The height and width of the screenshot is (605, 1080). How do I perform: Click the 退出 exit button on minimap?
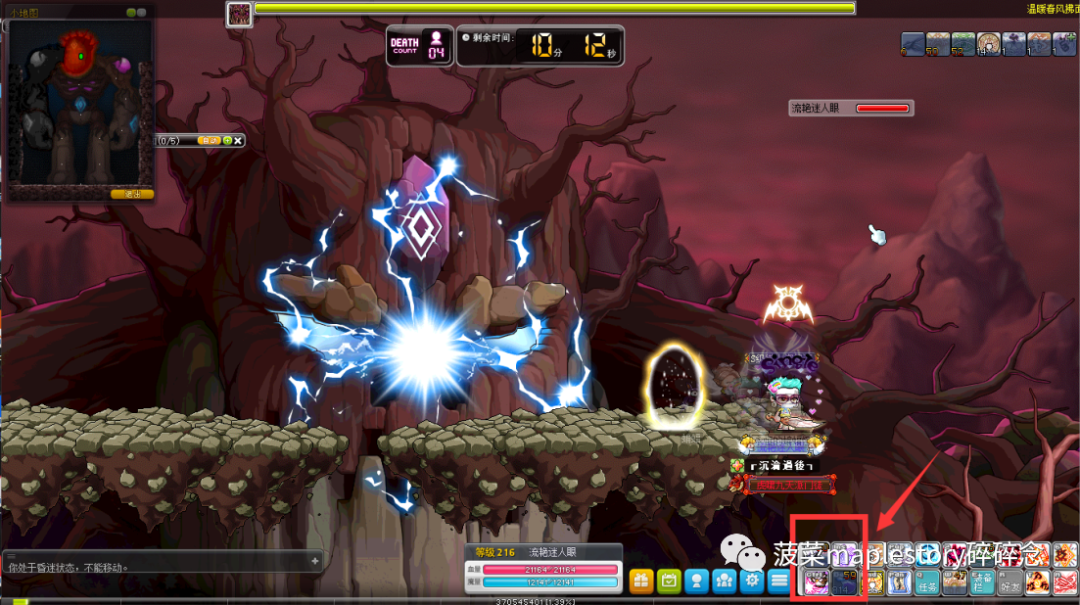(x=132, y=194)
